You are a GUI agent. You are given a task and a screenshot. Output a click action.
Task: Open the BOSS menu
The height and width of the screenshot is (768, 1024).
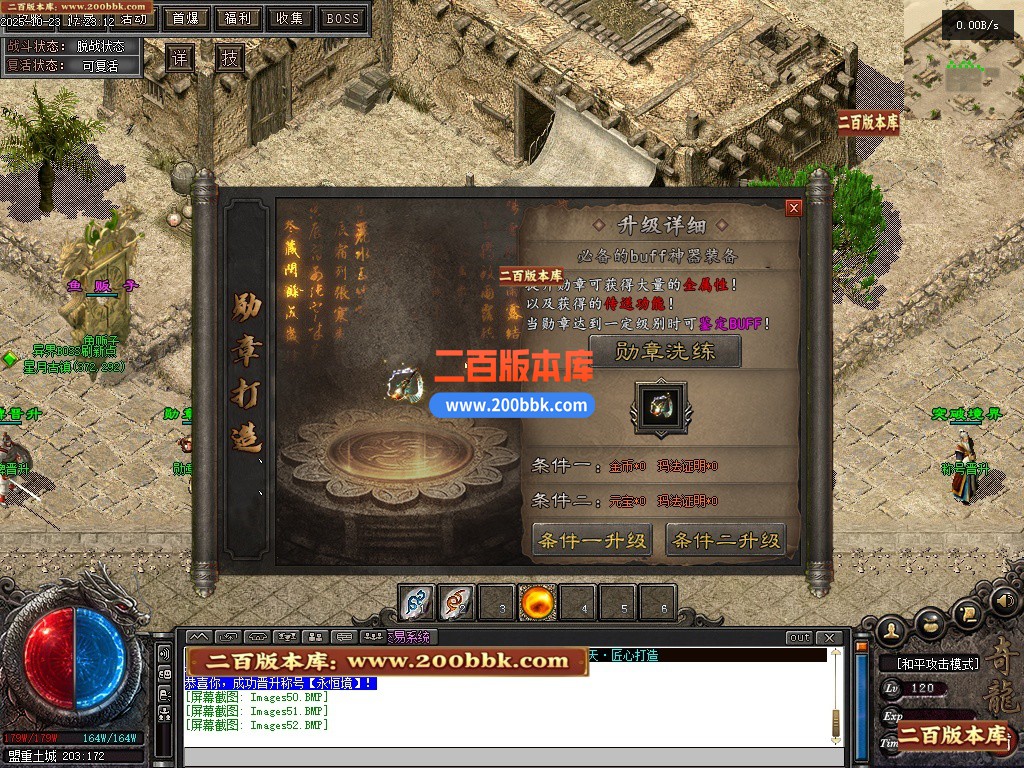(342, 18)
